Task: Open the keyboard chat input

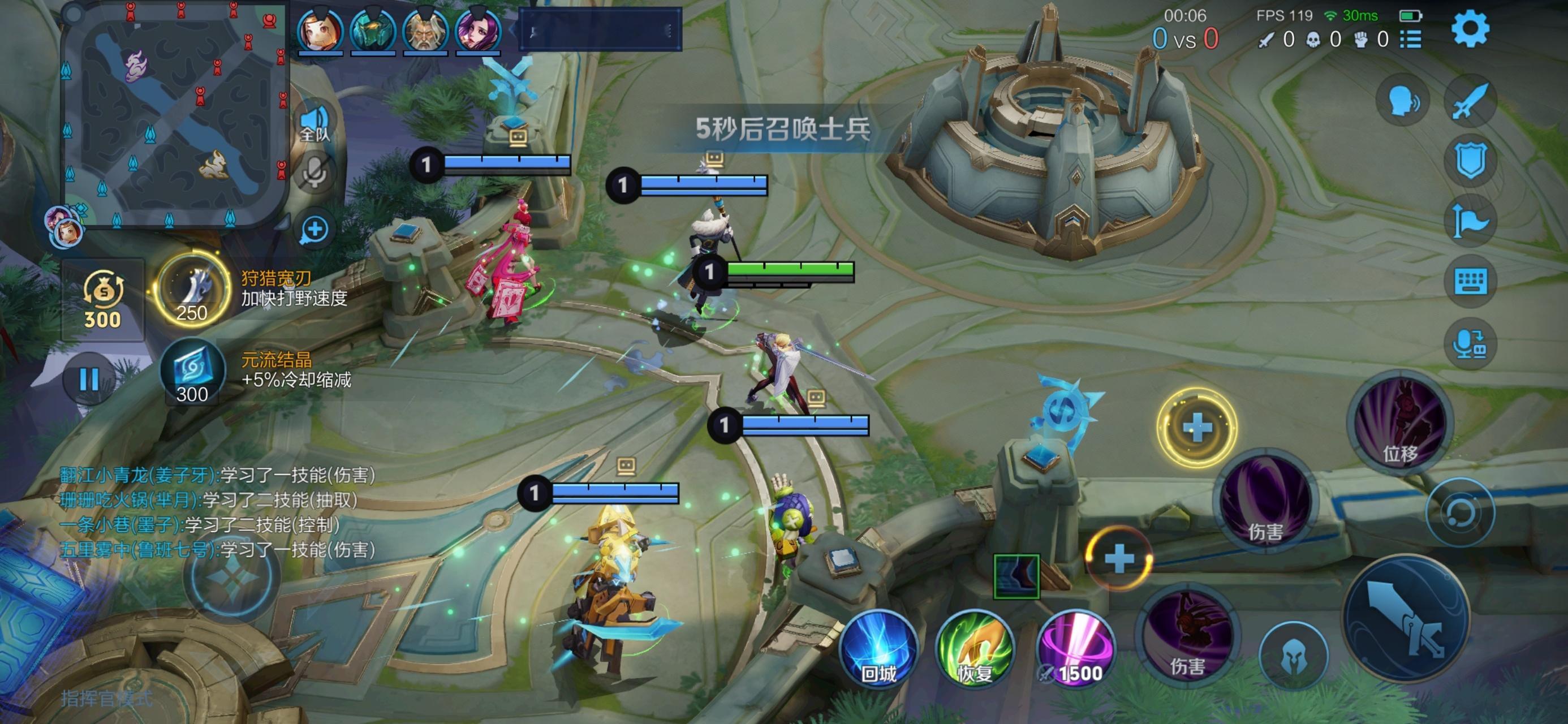Action: (1470, 281)
